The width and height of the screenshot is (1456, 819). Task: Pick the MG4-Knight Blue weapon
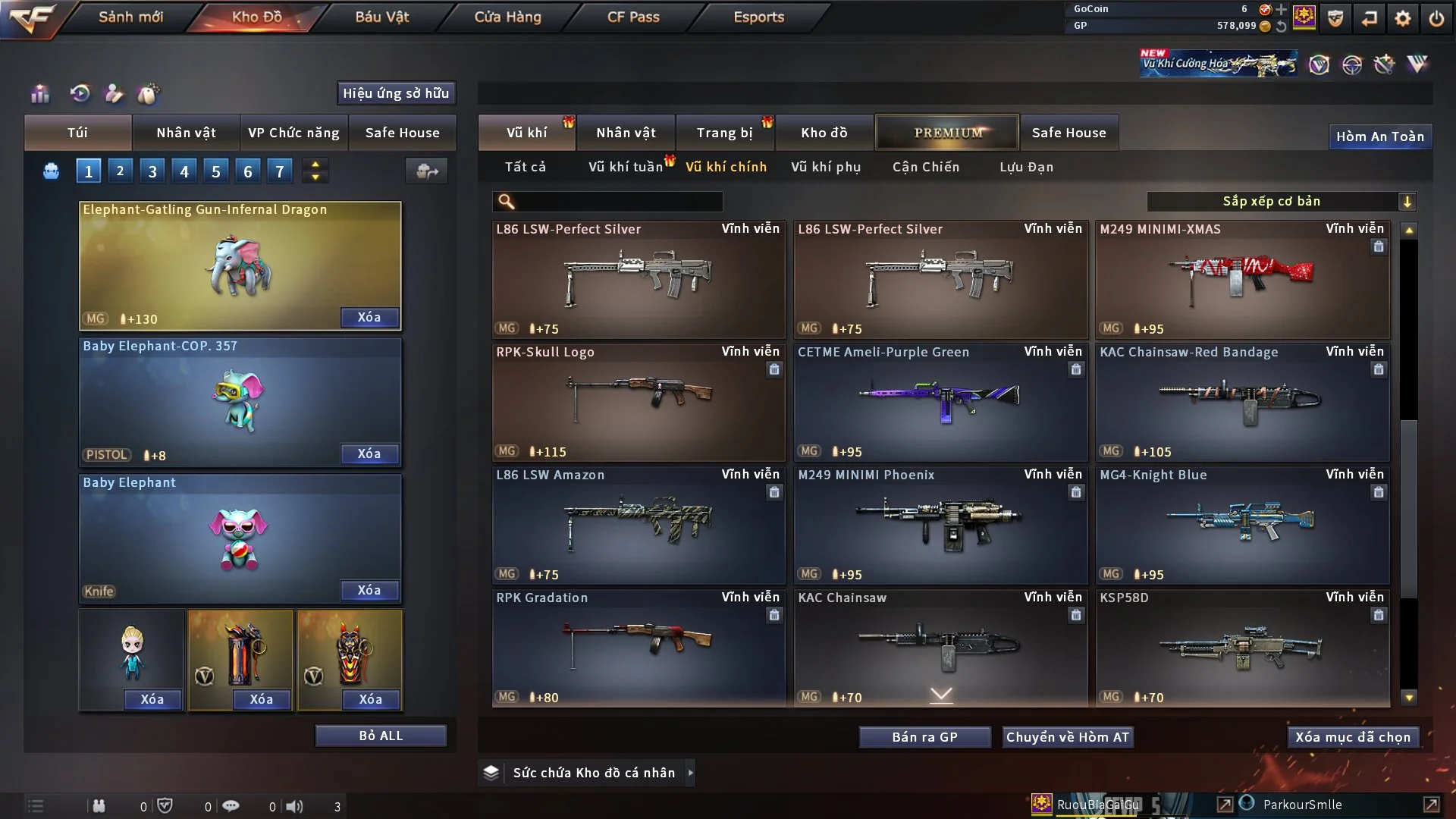point(1242,525)
